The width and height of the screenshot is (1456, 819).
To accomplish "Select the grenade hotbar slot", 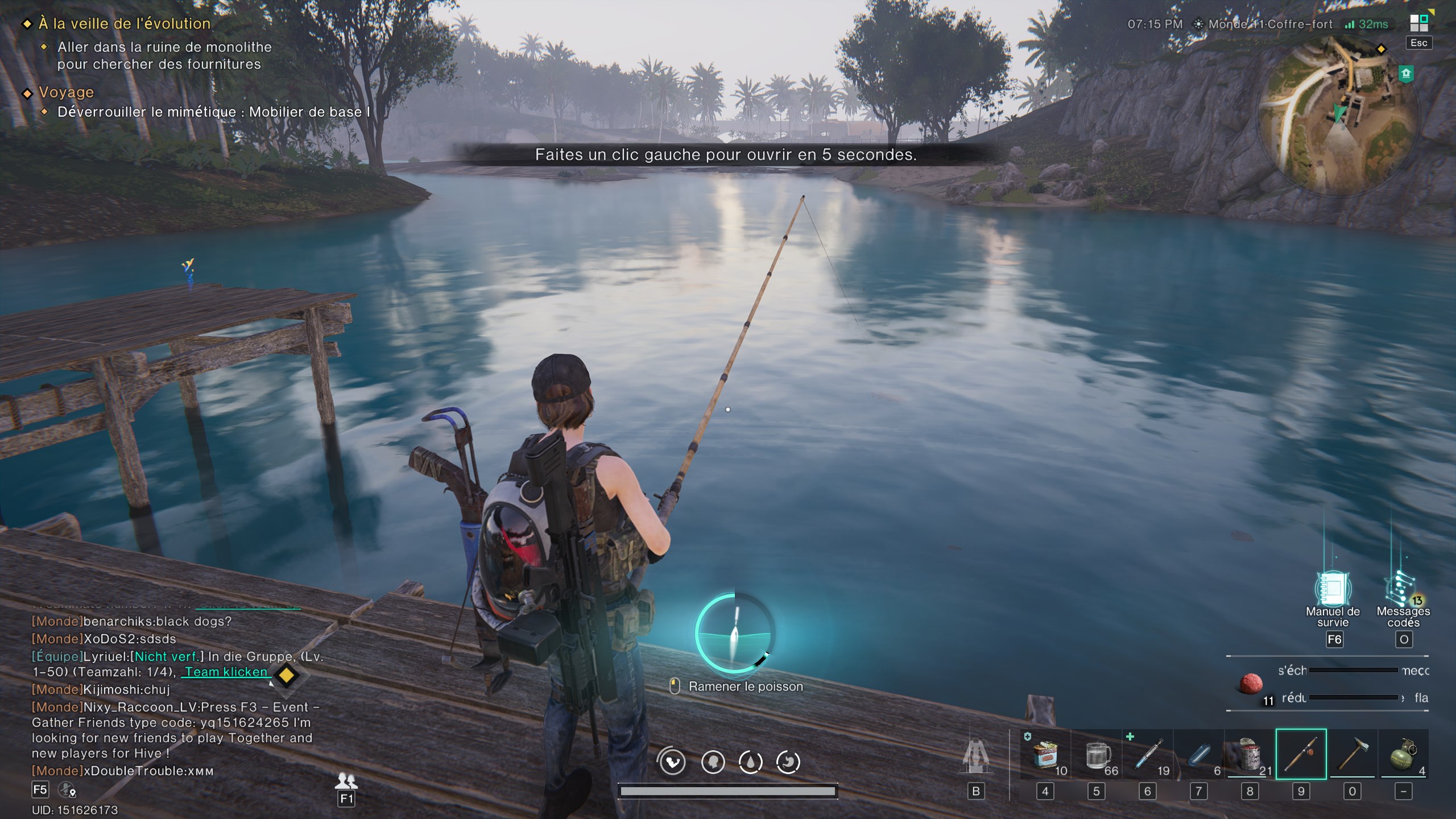I will pyautogui.click(x=1403, y=754).
